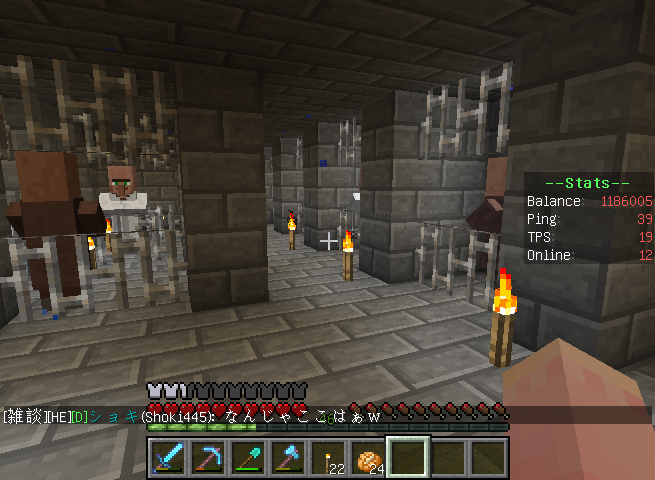
Task: Click the chat message from Shoki445
Action: click(x=190, y=416)
